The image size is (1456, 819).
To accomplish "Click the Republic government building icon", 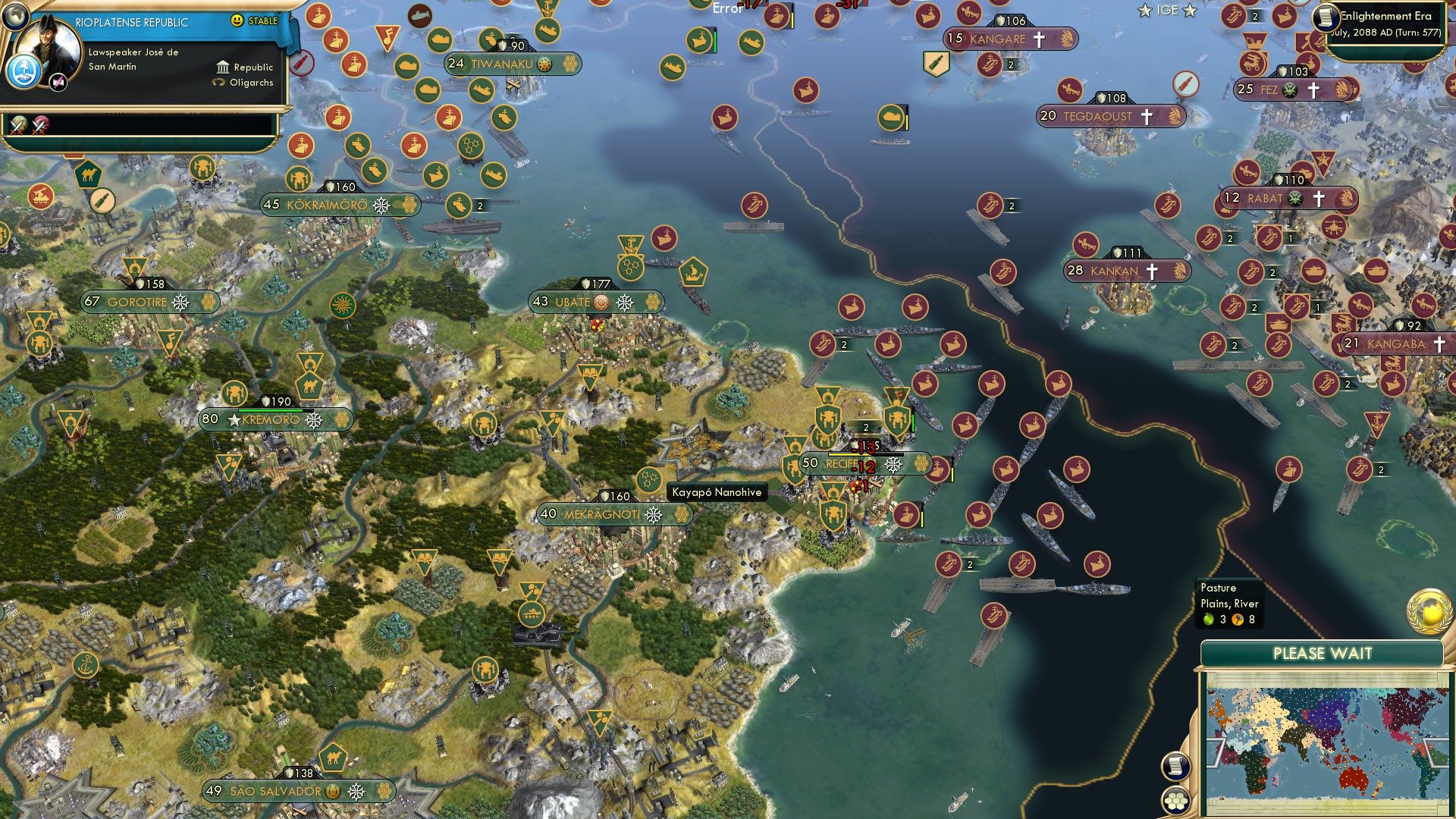I will tap(223, 67).
